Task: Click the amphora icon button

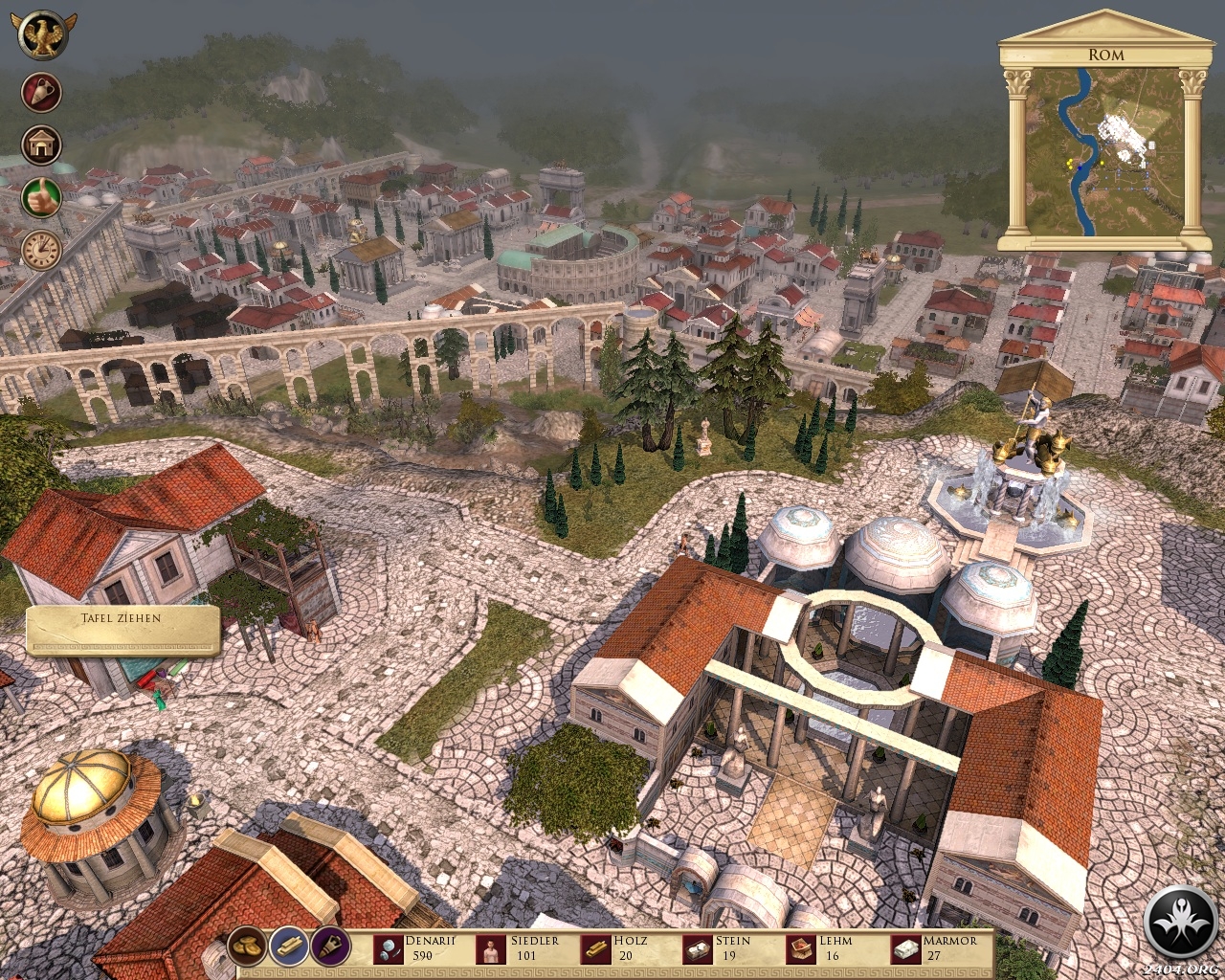Action: [x=42, y=93]
